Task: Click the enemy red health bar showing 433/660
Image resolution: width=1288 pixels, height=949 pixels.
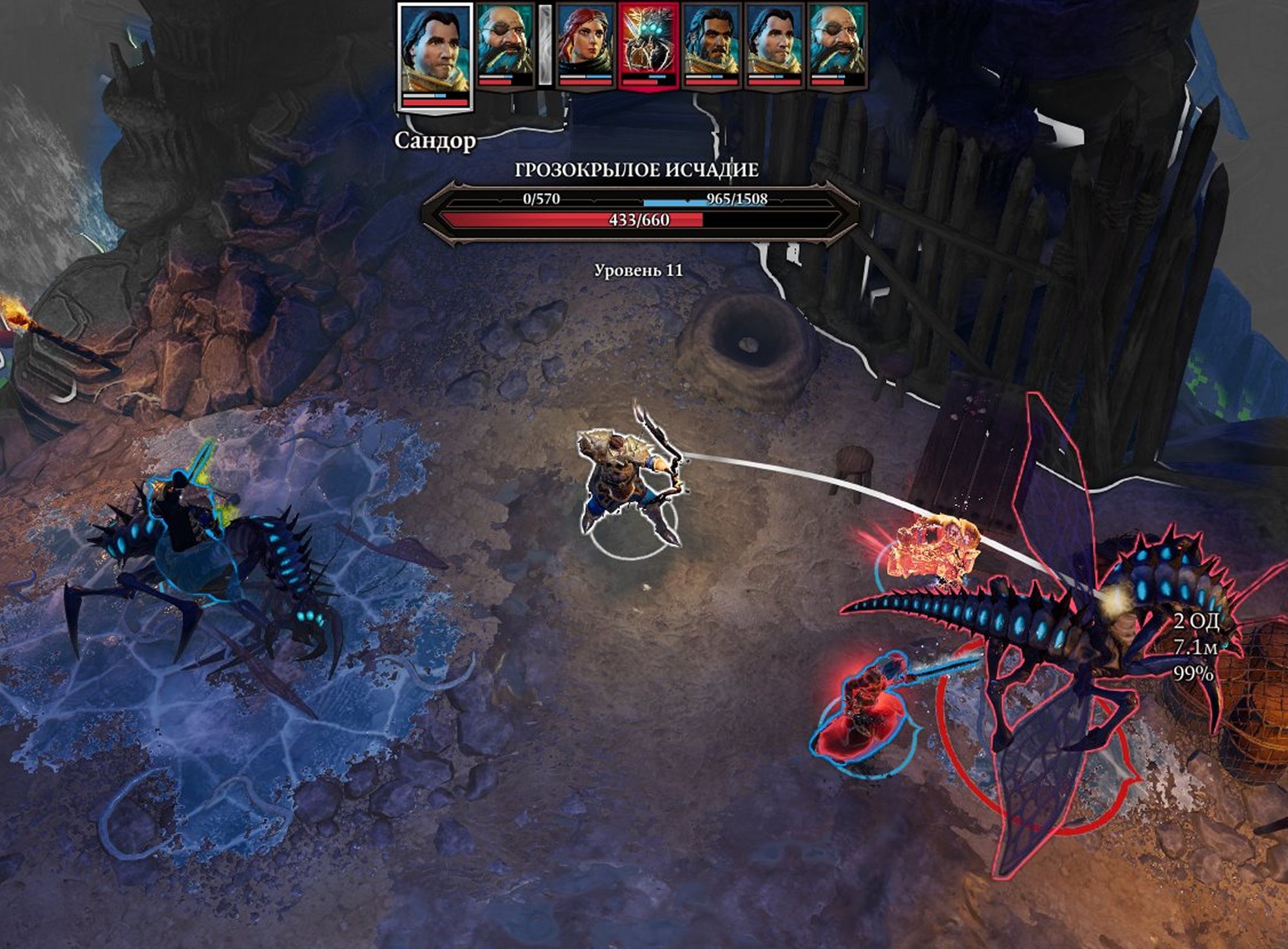Action: [x=639, y=221]
